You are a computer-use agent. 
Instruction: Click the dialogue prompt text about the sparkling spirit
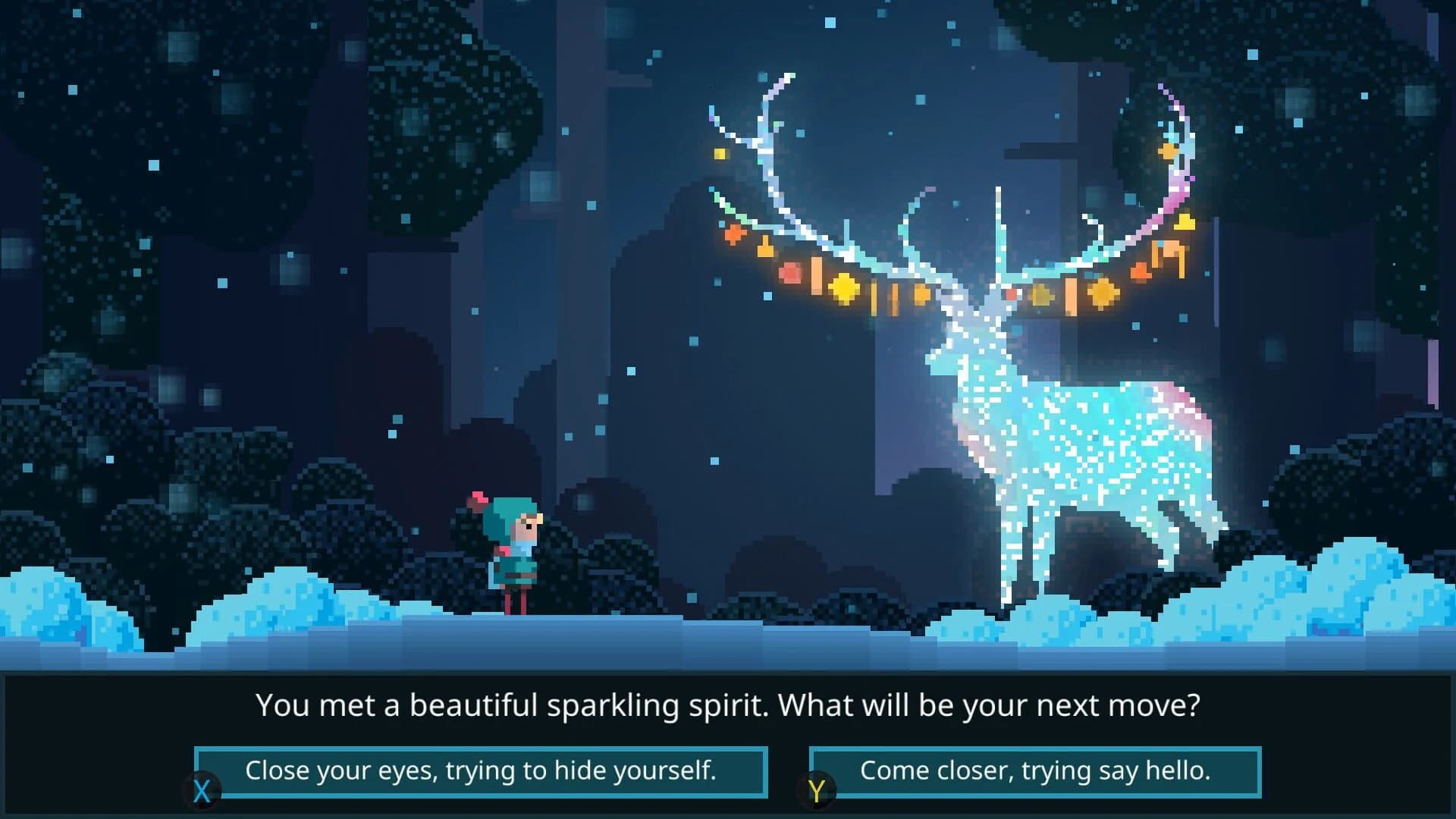[728, 705]
